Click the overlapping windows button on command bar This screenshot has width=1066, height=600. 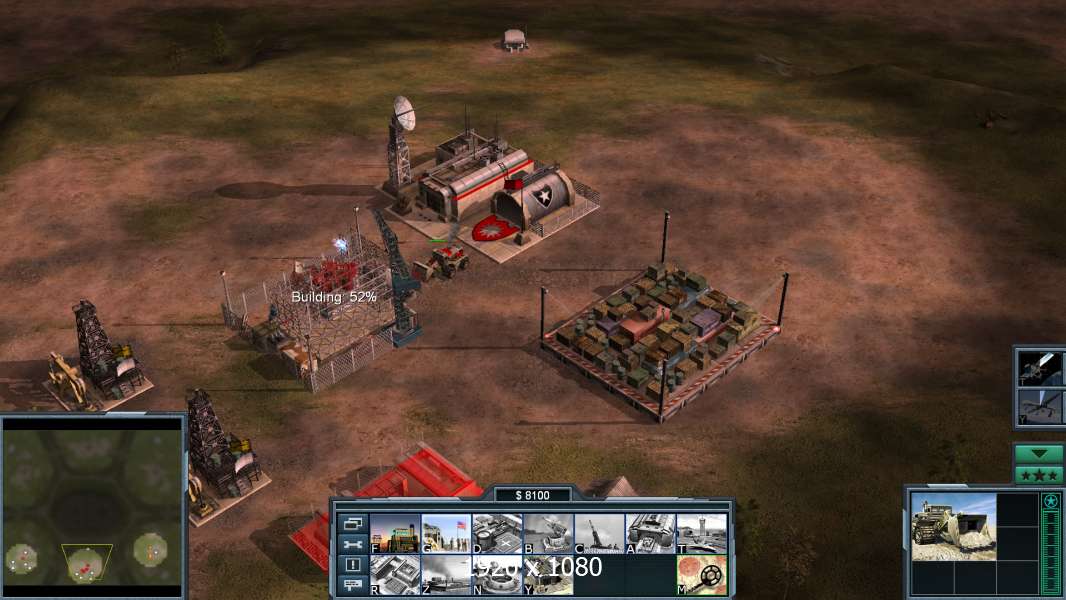pyautogui.click(x=352, y=524)
